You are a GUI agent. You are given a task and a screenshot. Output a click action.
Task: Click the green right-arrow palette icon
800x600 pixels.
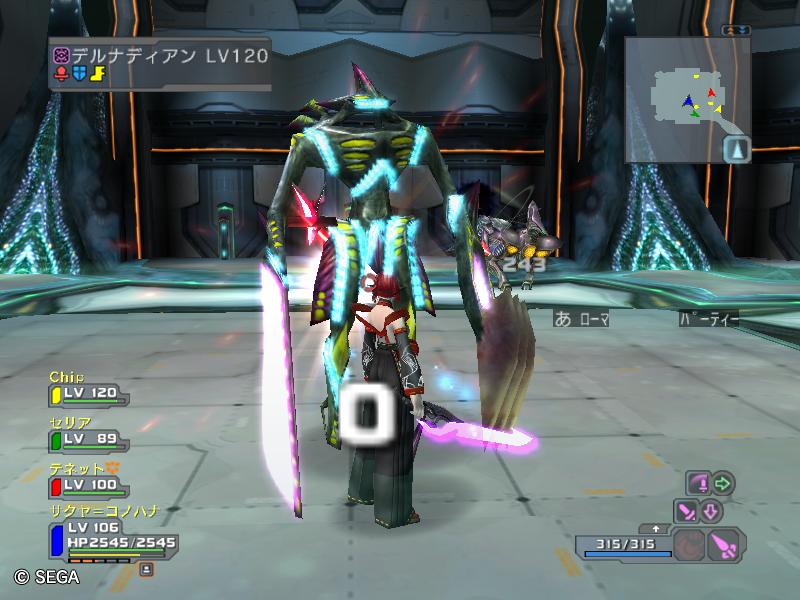[723, 484]
